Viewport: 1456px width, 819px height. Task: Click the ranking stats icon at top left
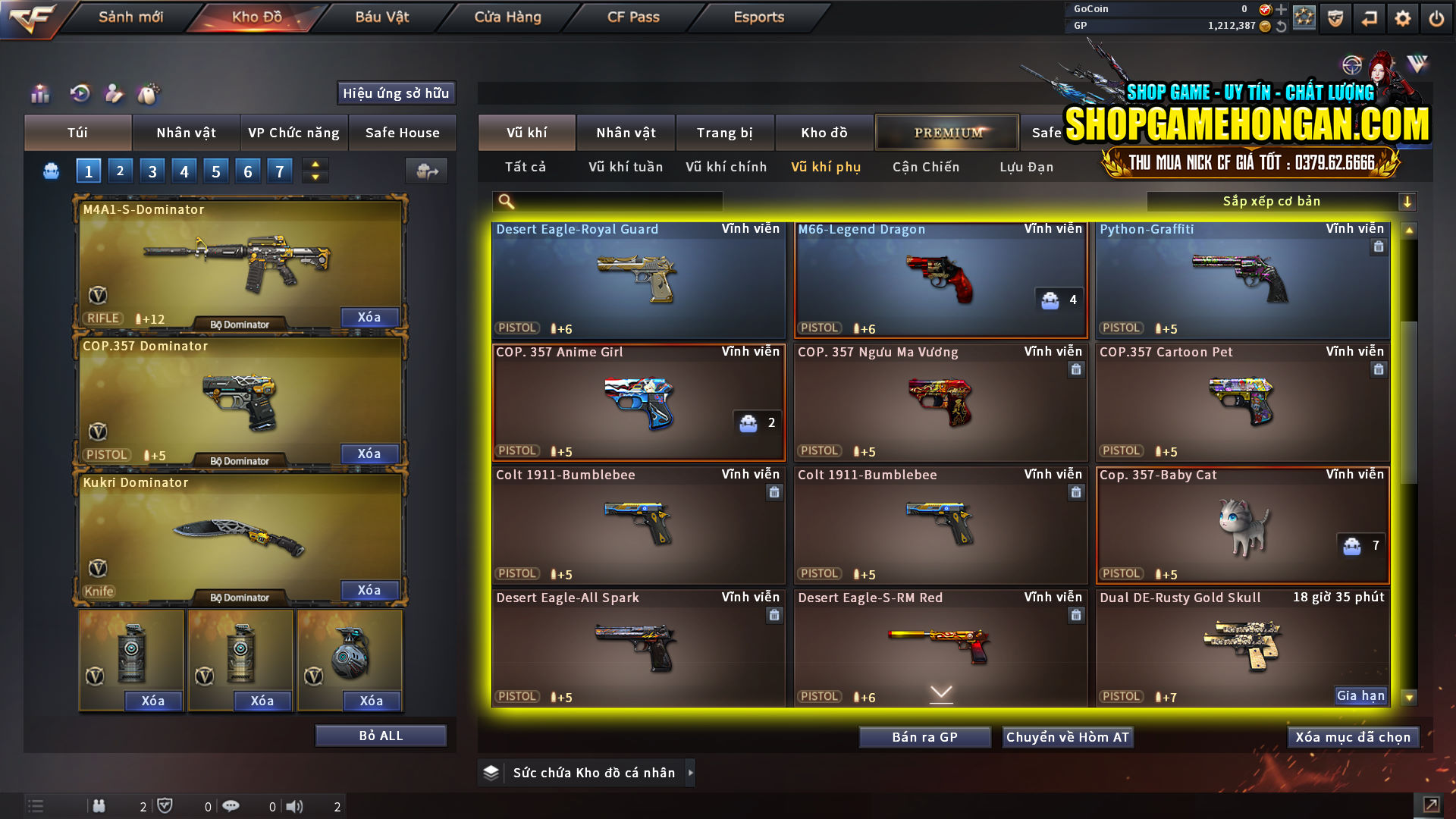[39, 93]
